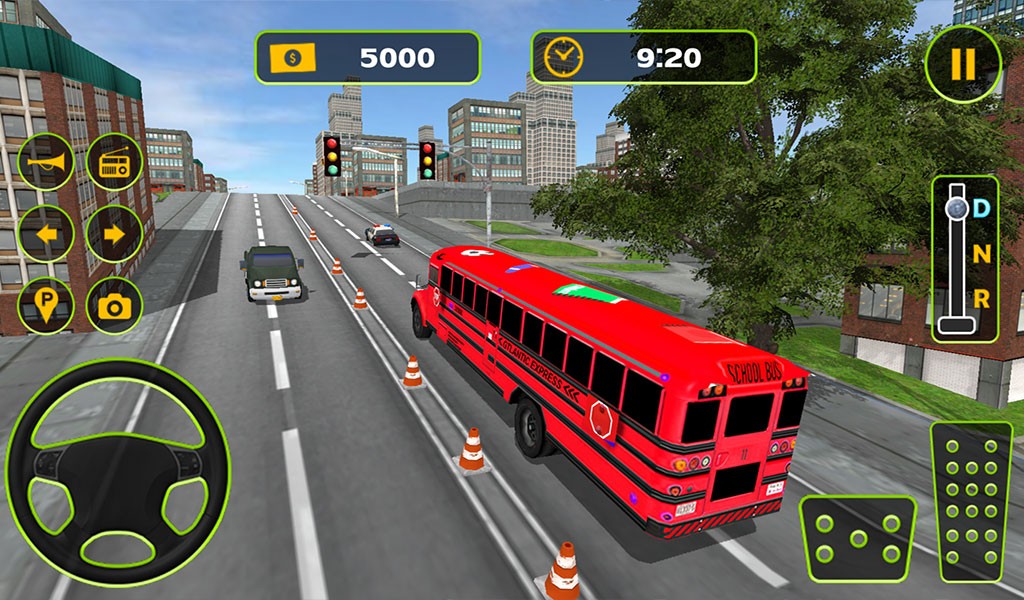Honk the bus horn
1024x600 pixels.
coord(46,162)
